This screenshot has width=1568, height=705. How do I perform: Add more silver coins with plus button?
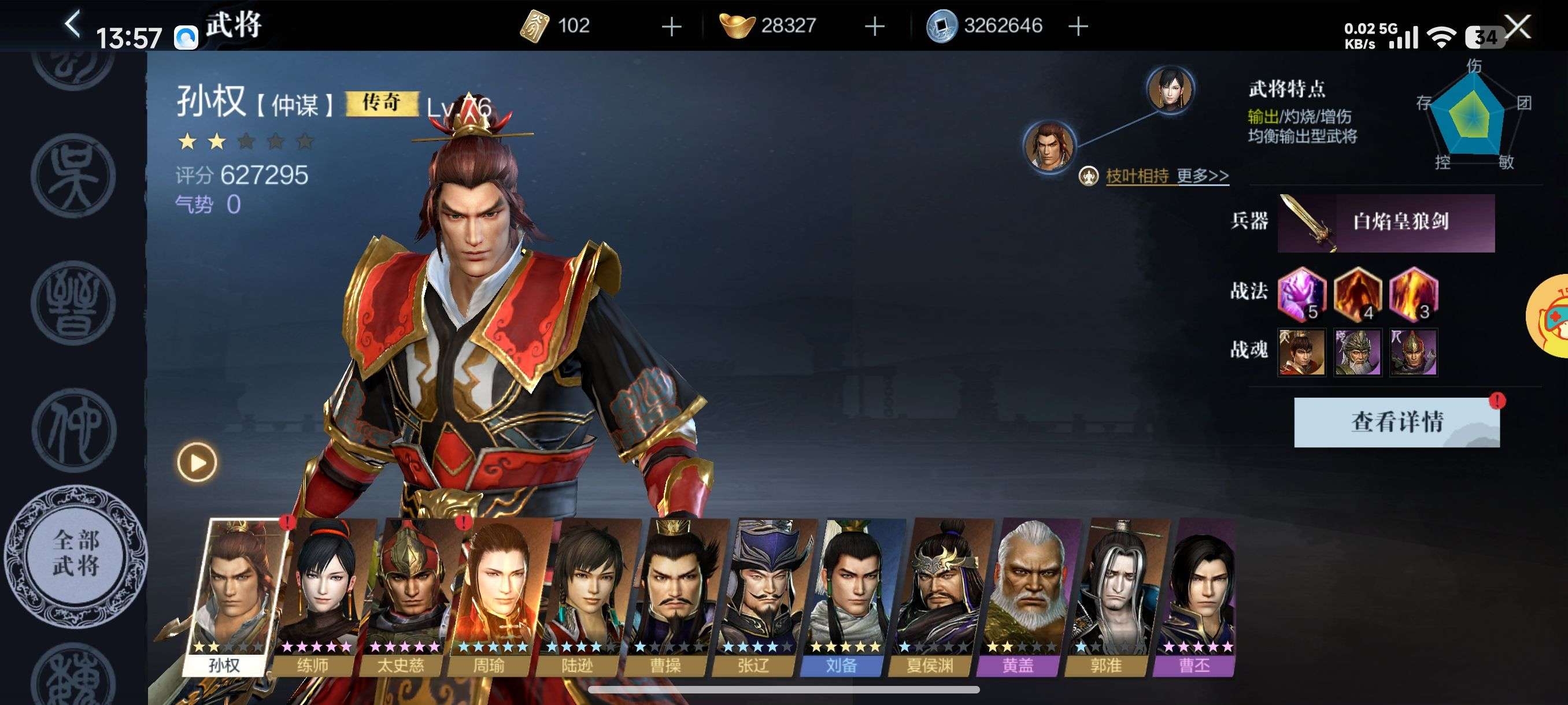pos(1078,26)
